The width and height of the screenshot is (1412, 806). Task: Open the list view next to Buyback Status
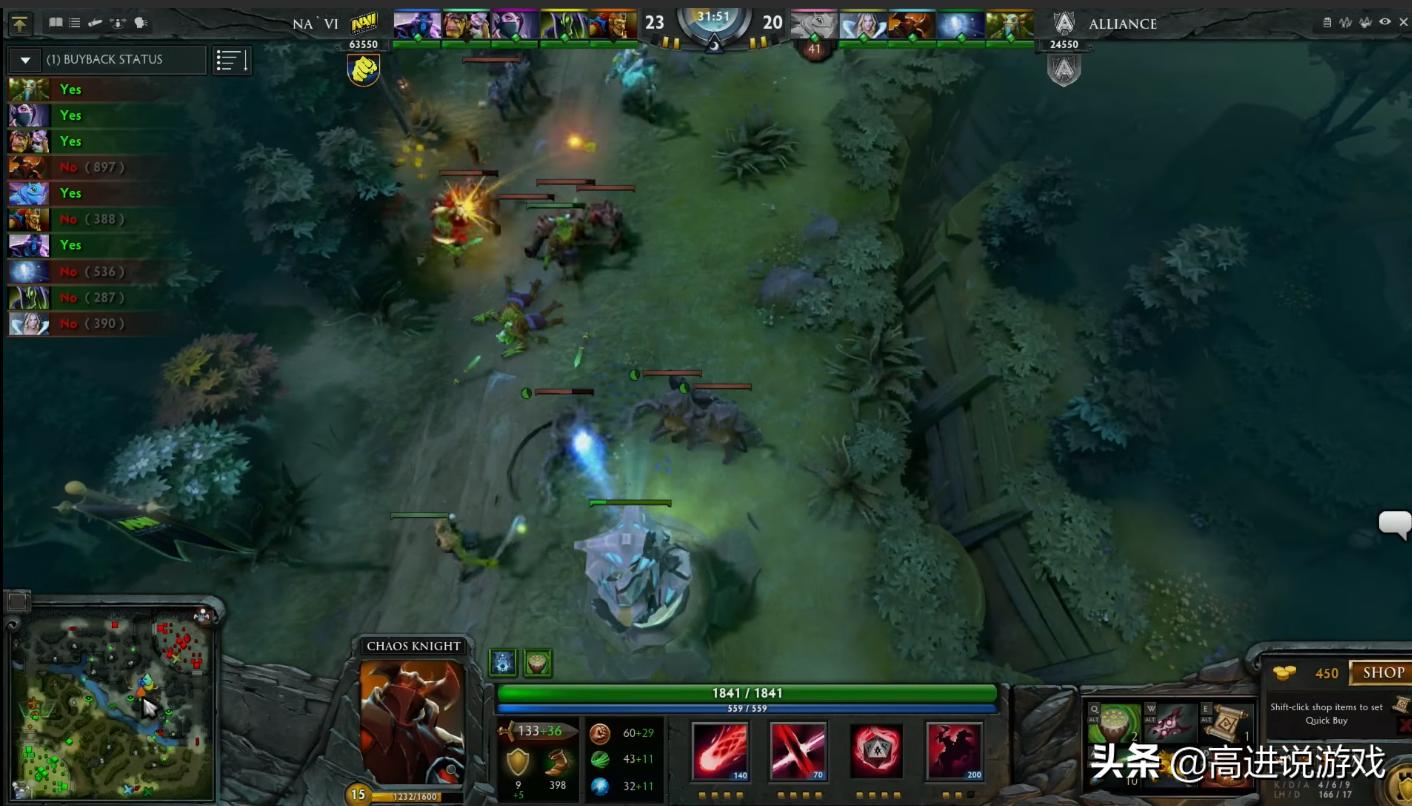click(x=230, y=59)
